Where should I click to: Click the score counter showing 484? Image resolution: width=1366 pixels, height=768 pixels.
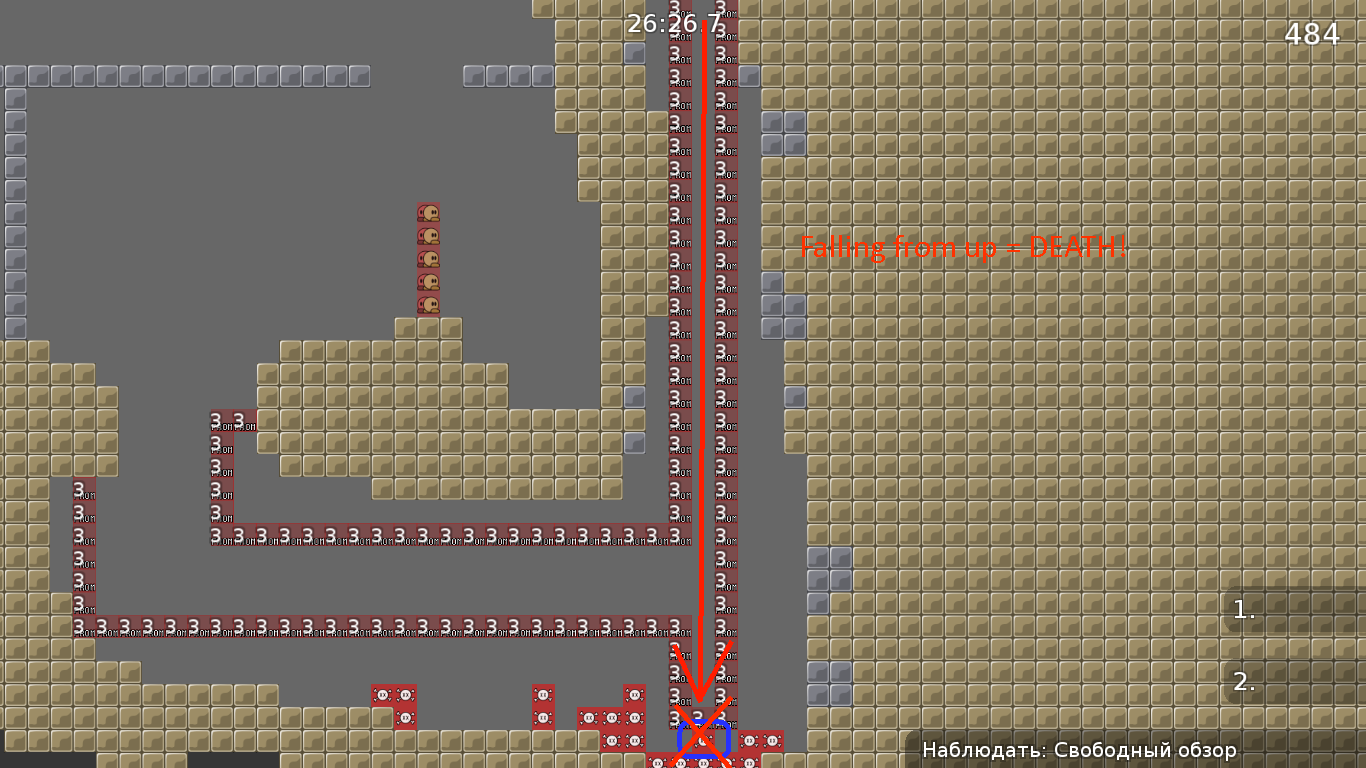point(1312,34)
